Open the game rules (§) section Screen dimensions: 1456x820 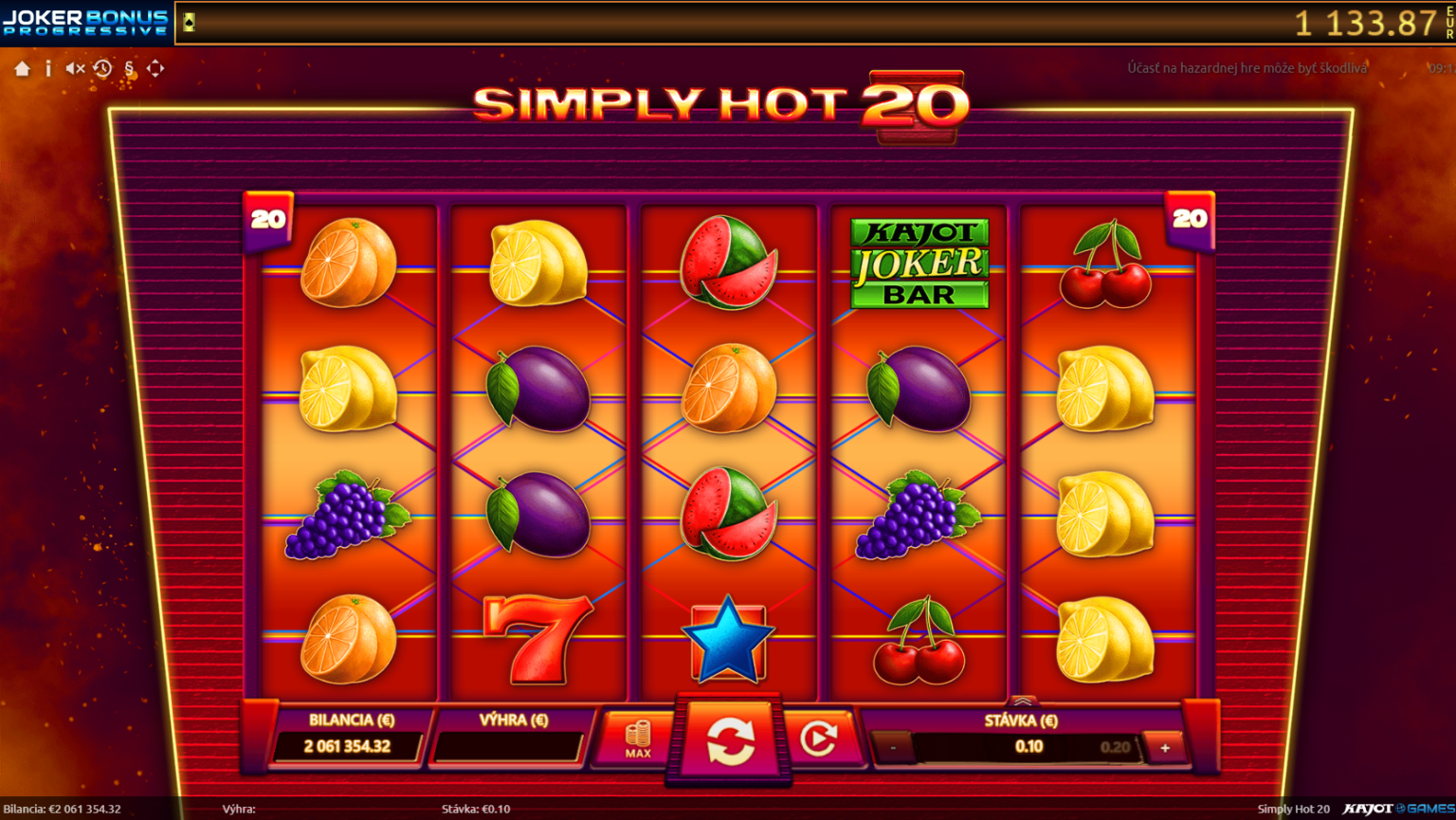pos(129,68)
